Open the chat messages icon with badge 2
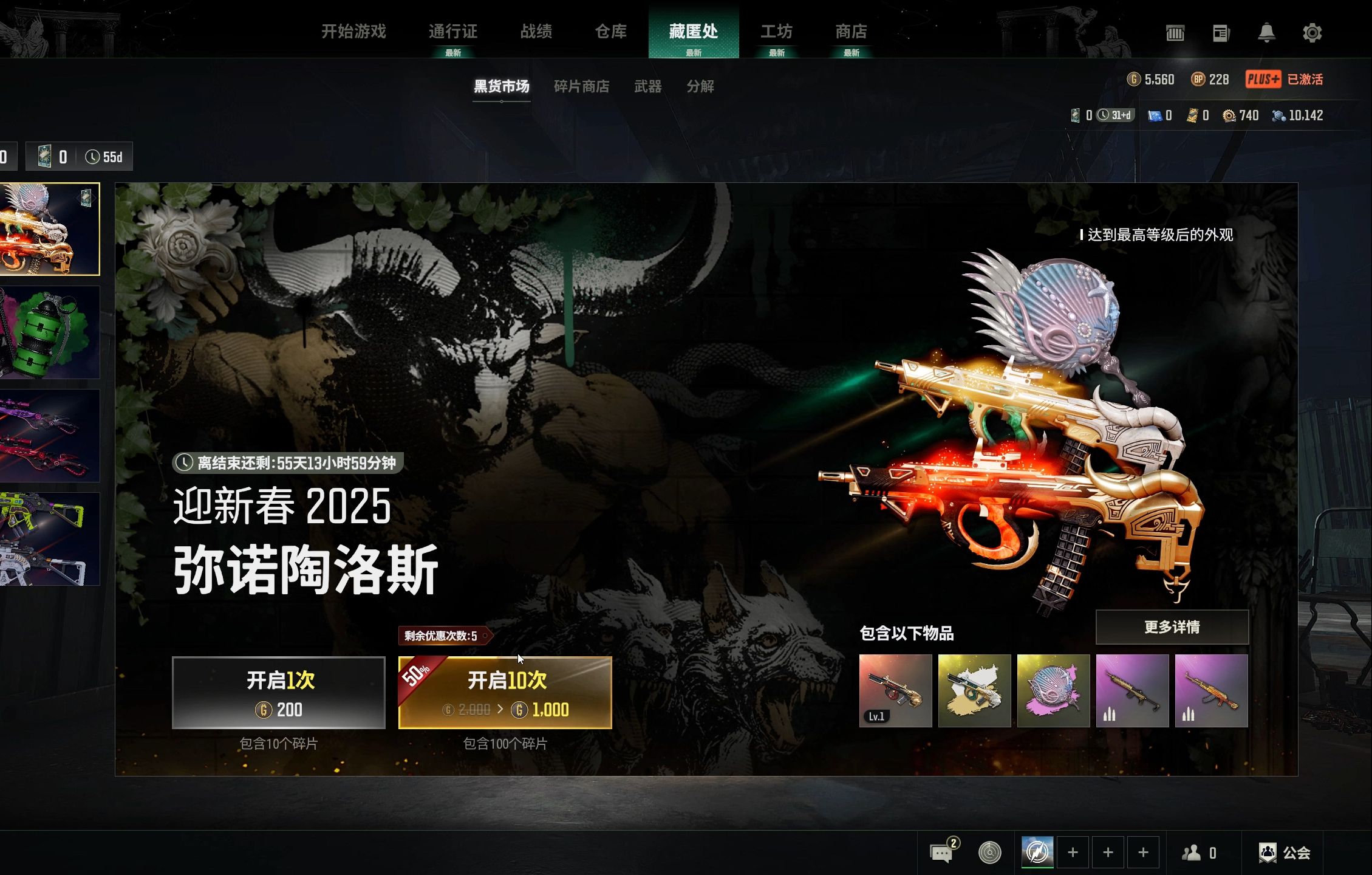The height and width of the screenshot is (875, 1372). click(x=942, y=852)
